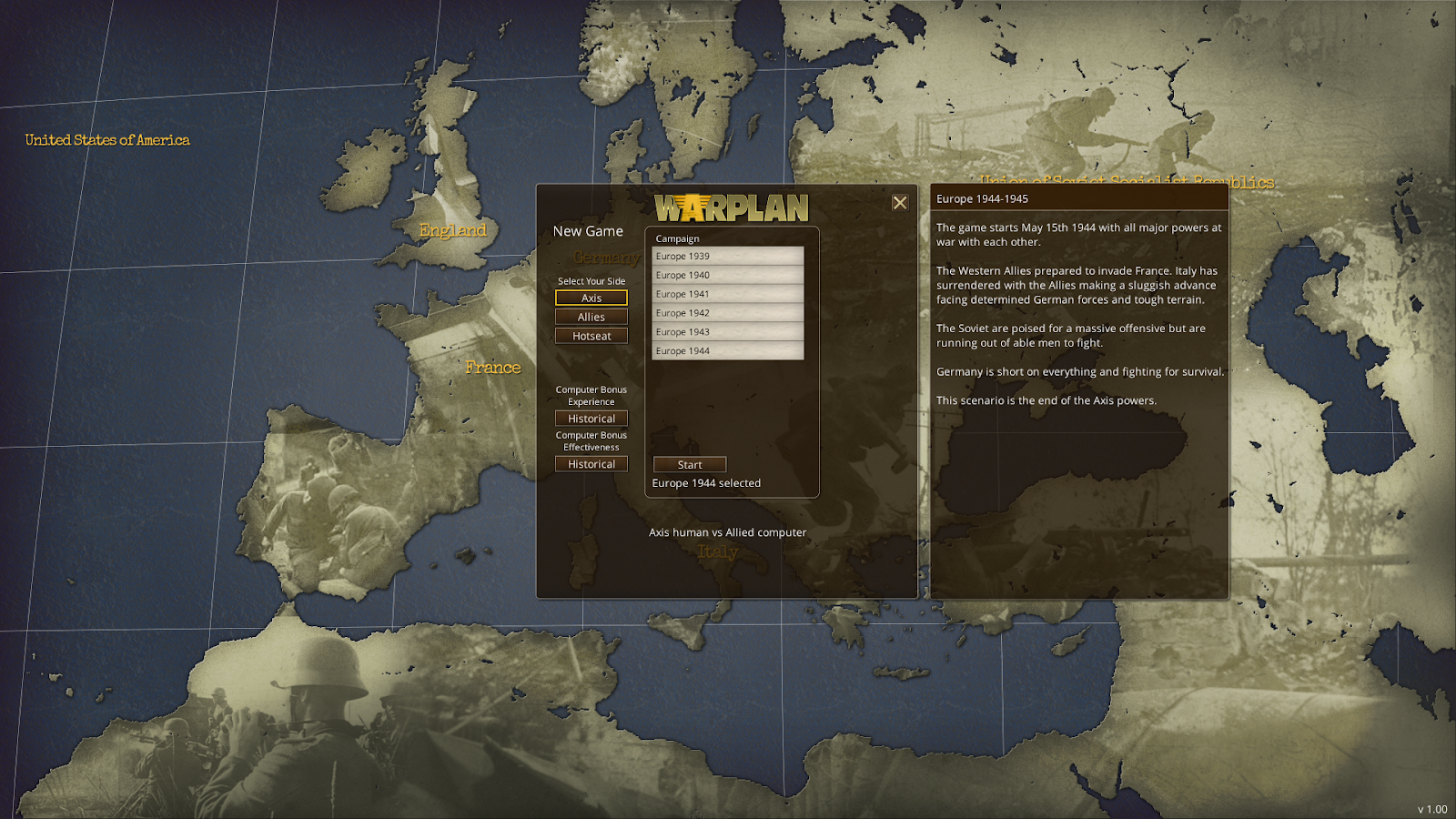Open the Computer Bonus Experience setting

click(x=591, y=418)
